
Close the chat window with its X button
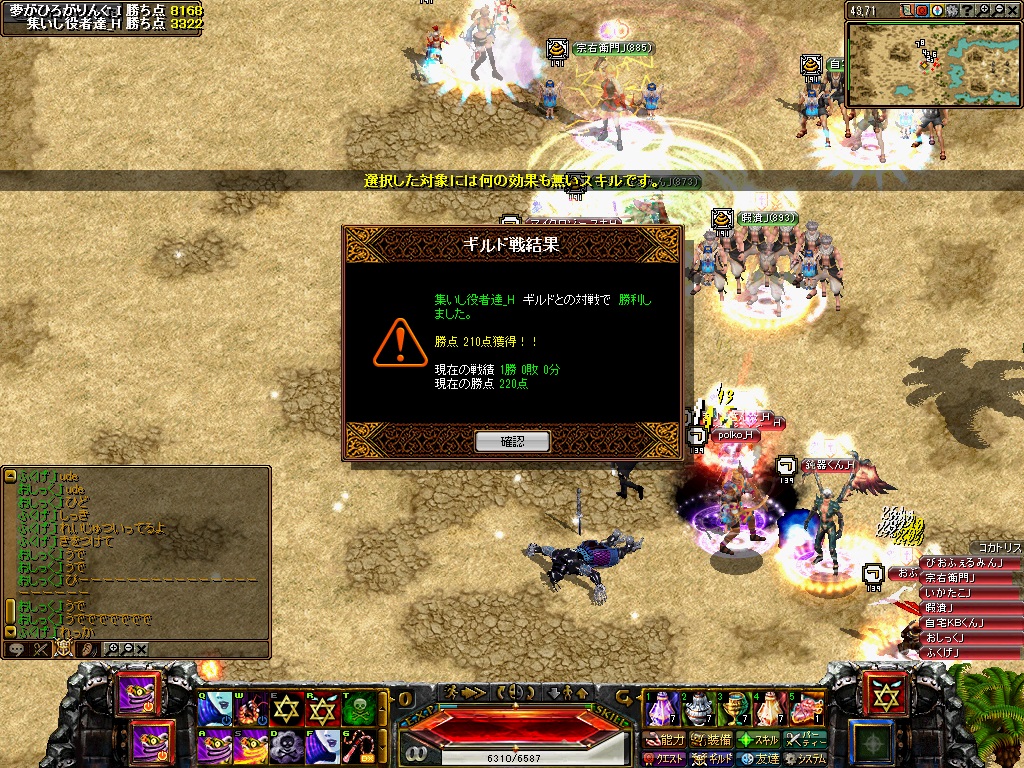point(142,649)
